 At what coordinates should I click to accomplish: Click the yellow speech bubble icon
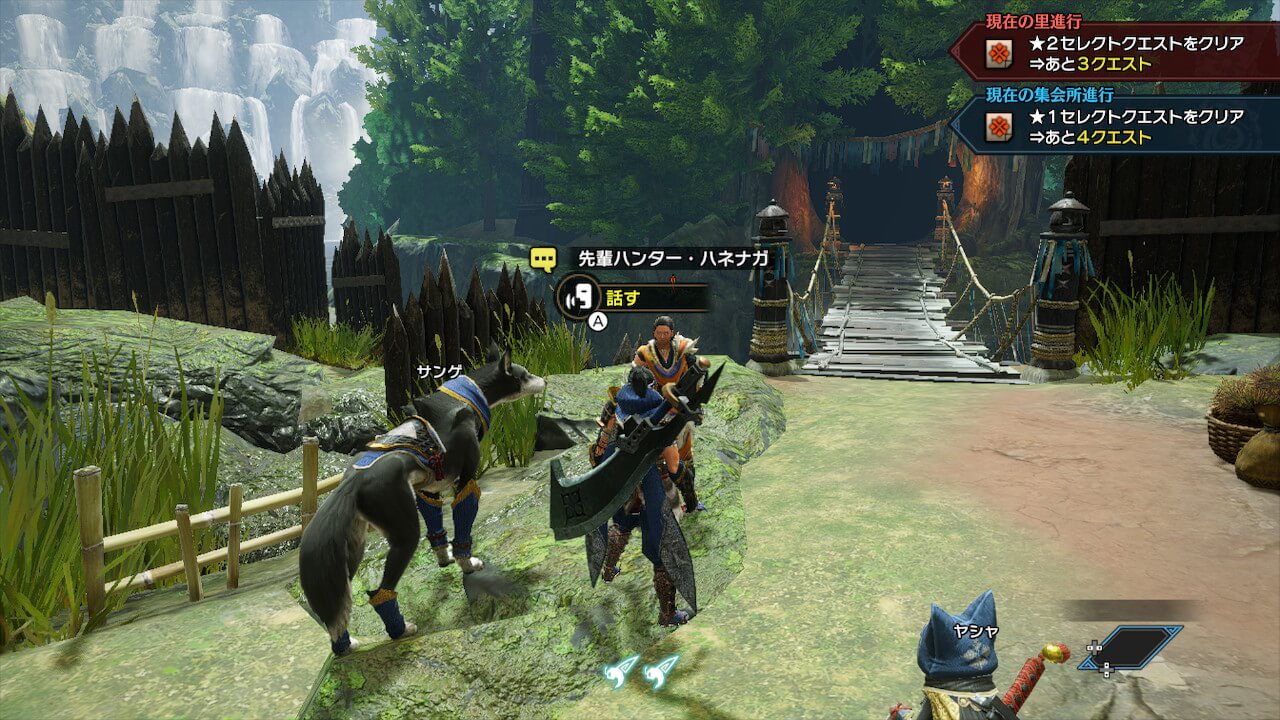pos(544,260)
